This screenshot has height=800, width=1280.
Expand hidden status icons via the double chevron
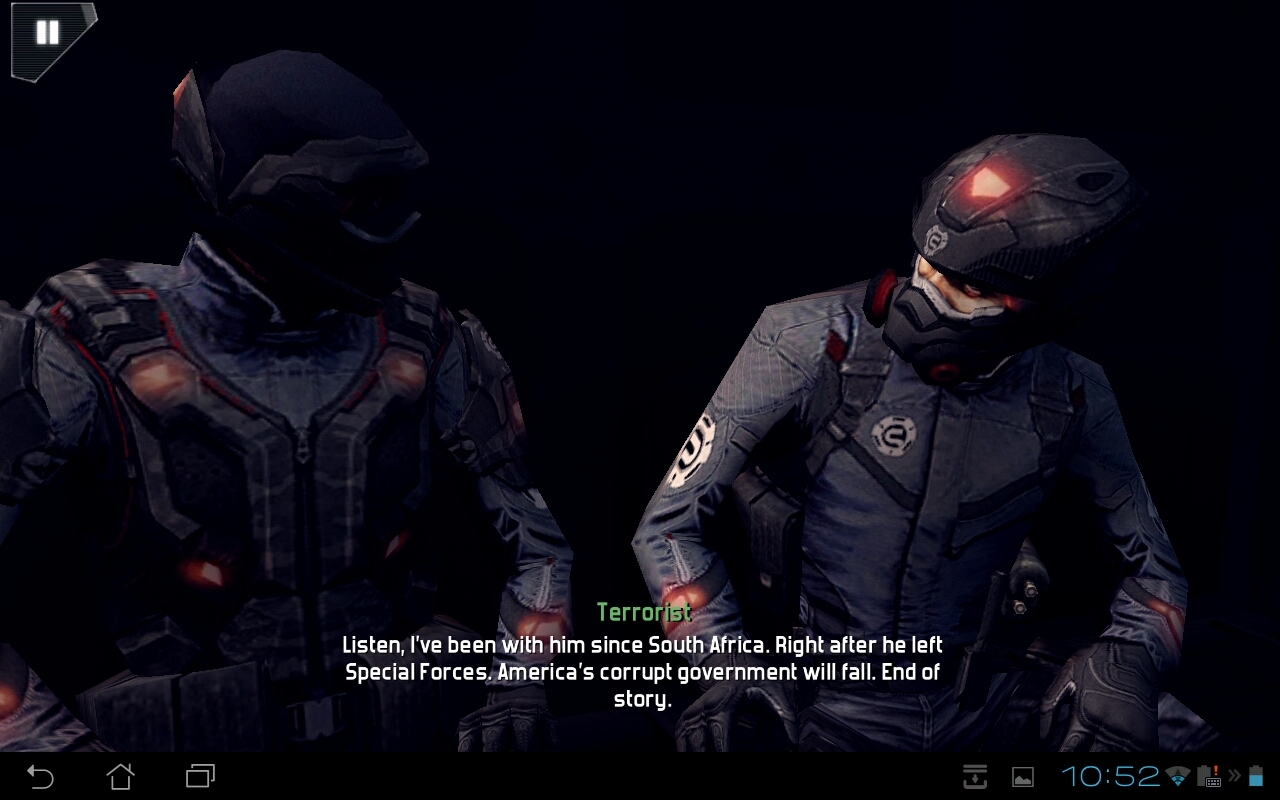click(x=1234, y=776)
